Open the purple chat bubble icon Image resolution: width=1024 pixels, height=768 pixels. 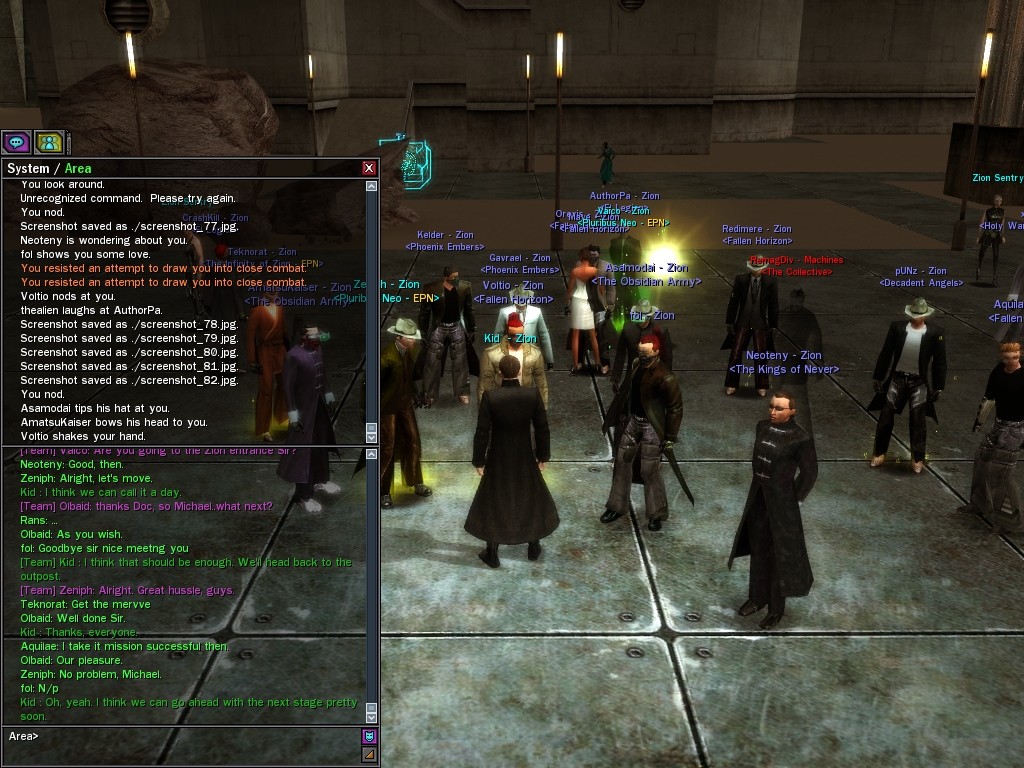16,142
